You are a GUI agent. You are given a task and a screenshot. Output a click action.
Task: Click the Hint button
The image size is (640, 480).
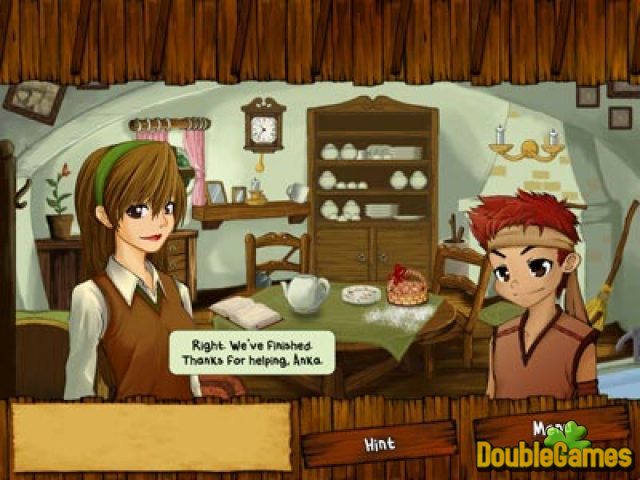(x=379, y=442)
